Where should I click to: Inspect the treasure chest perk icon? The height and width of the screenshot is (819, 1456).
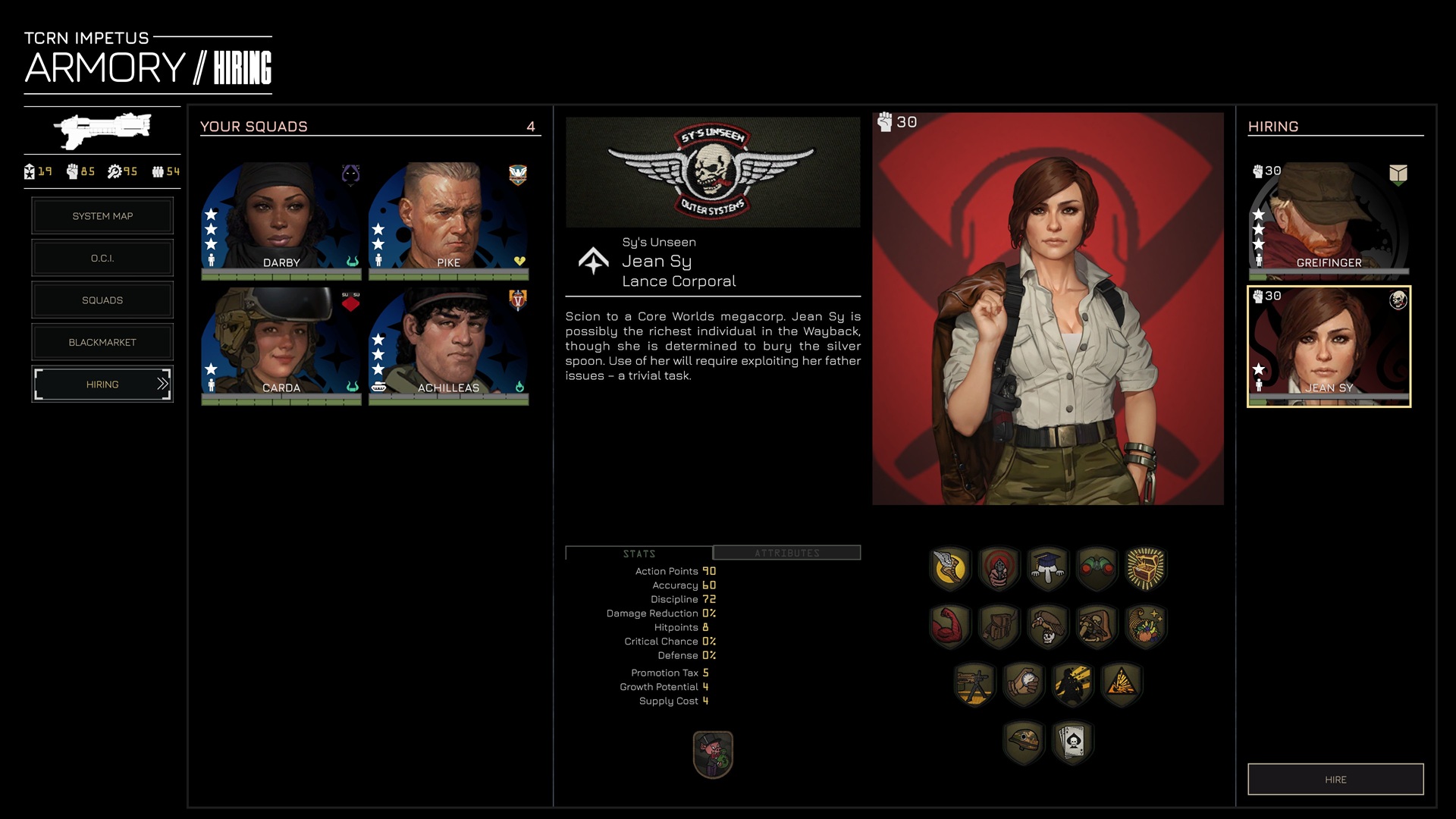1145,568
